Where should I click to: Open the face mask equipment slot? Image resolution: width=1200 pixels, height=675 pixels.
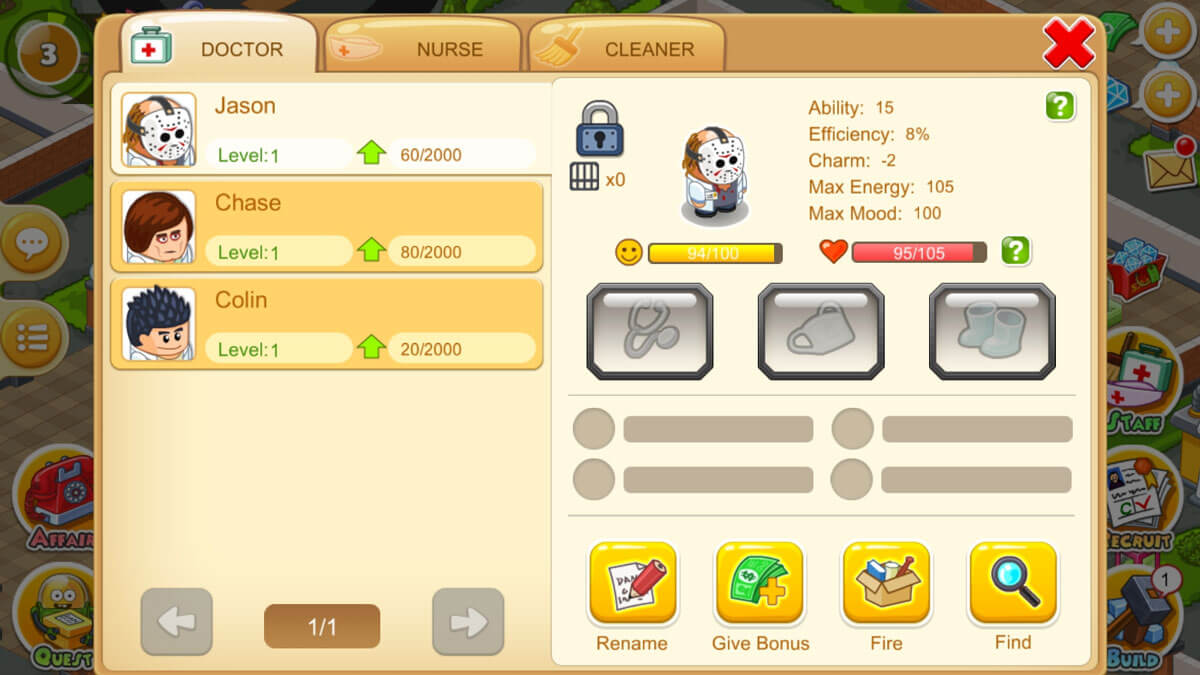821,331
